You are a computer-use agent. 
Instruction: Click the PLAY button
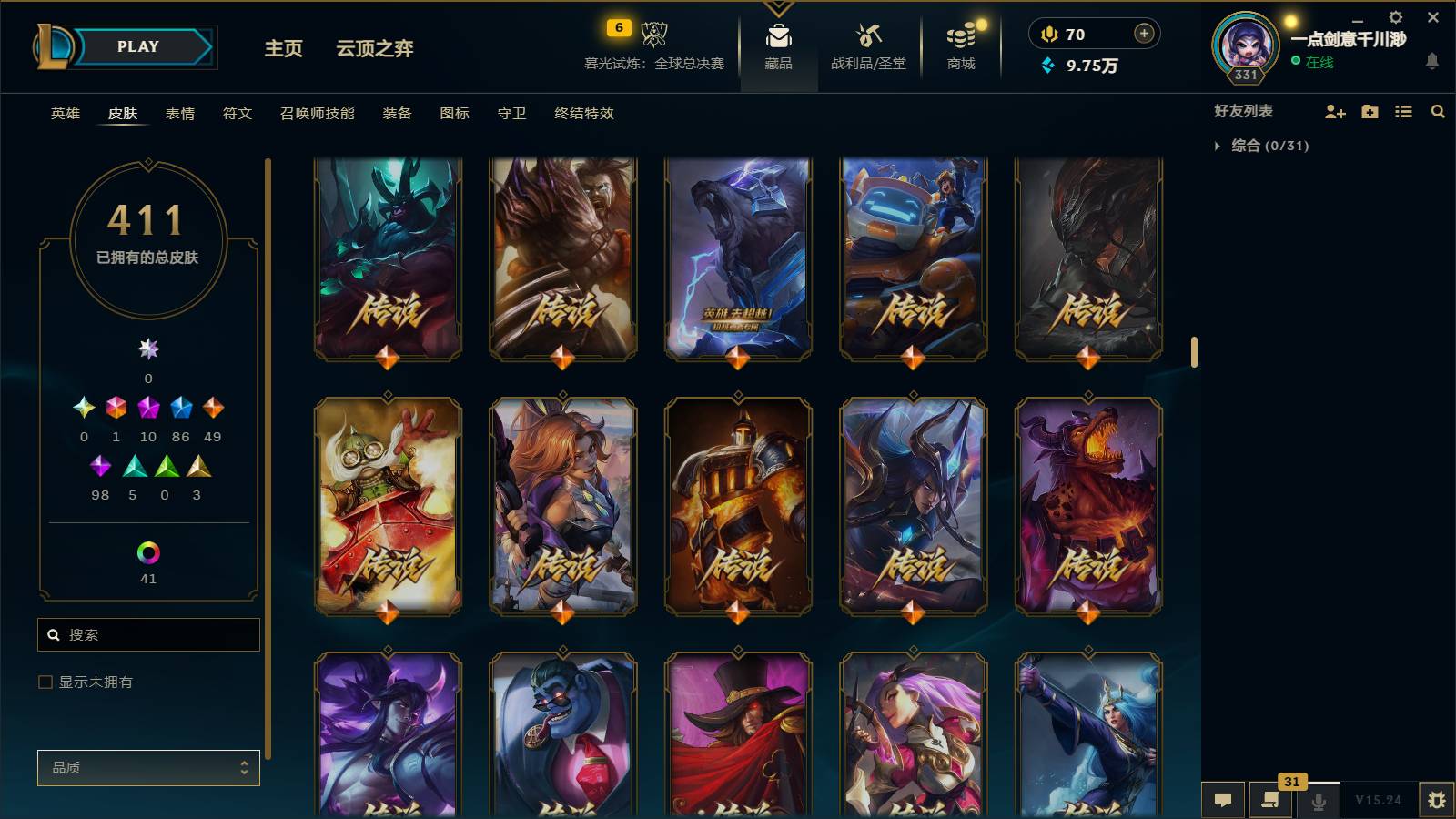click(x=135, y=46)
